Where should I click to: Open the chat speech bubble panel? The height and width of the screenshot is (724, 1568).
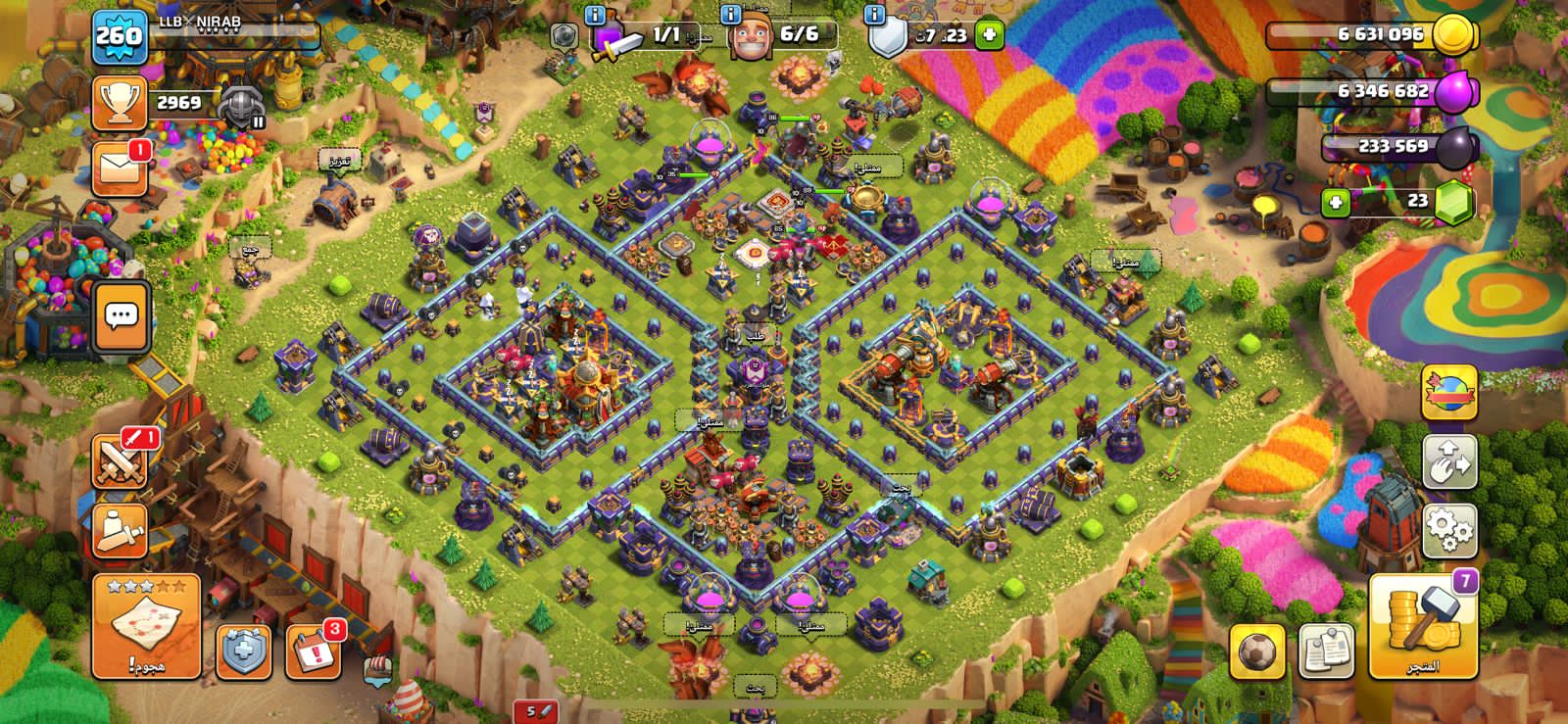click(x=121, y=316)
